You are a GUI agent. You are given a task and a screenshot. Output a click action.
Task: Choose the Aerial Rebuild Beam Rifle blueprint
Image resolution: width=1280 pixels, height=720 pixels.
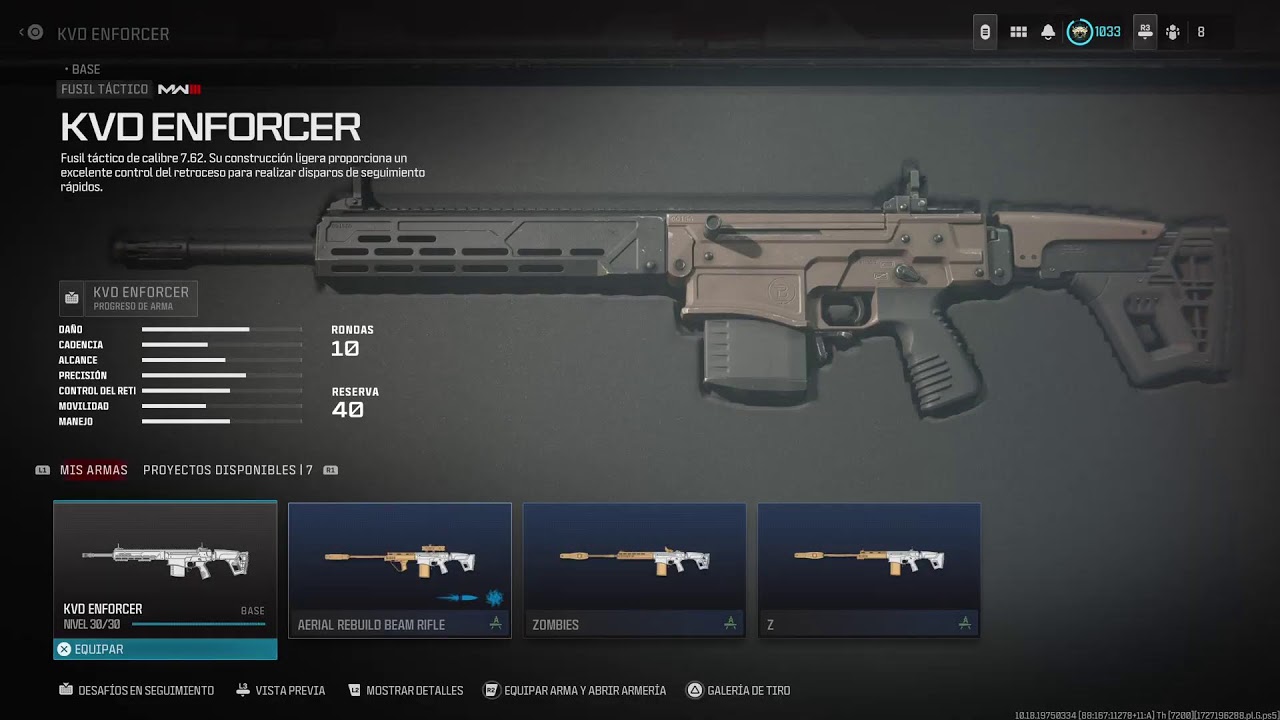pyautogui.click(x=400, y=570)
